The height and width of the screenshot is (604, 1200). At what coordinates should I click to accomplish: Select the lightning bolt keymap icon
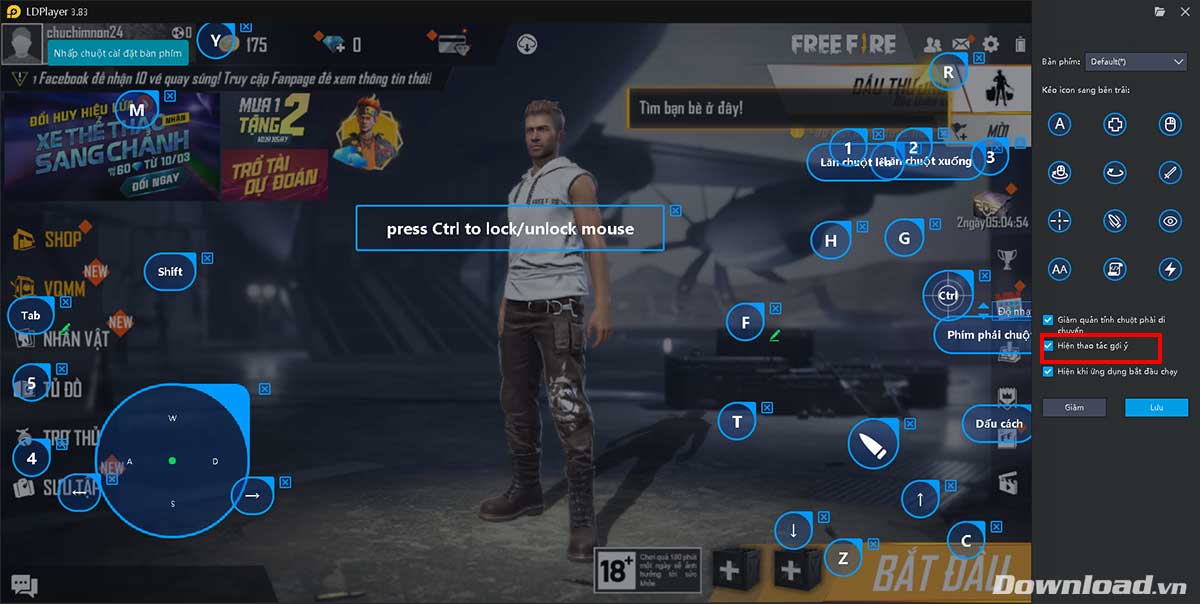click(x=1170, y=268)
